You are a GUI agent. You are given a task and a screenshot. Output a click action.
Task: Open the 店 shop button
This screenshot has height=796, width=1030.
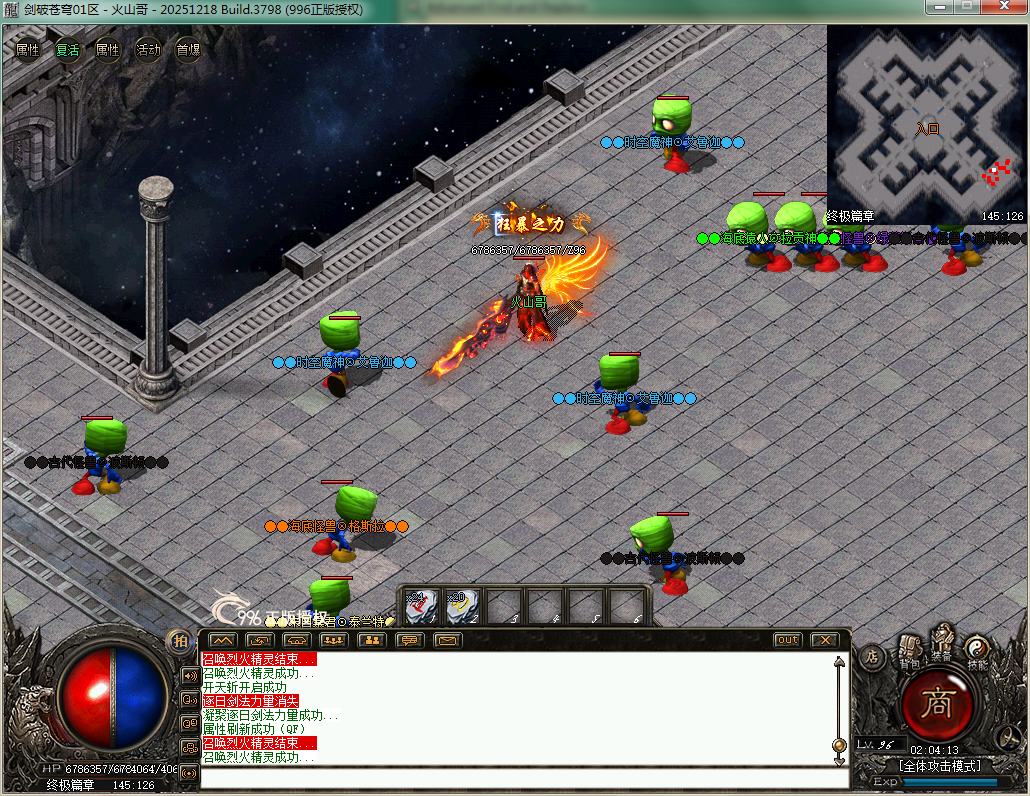[872, 657]
